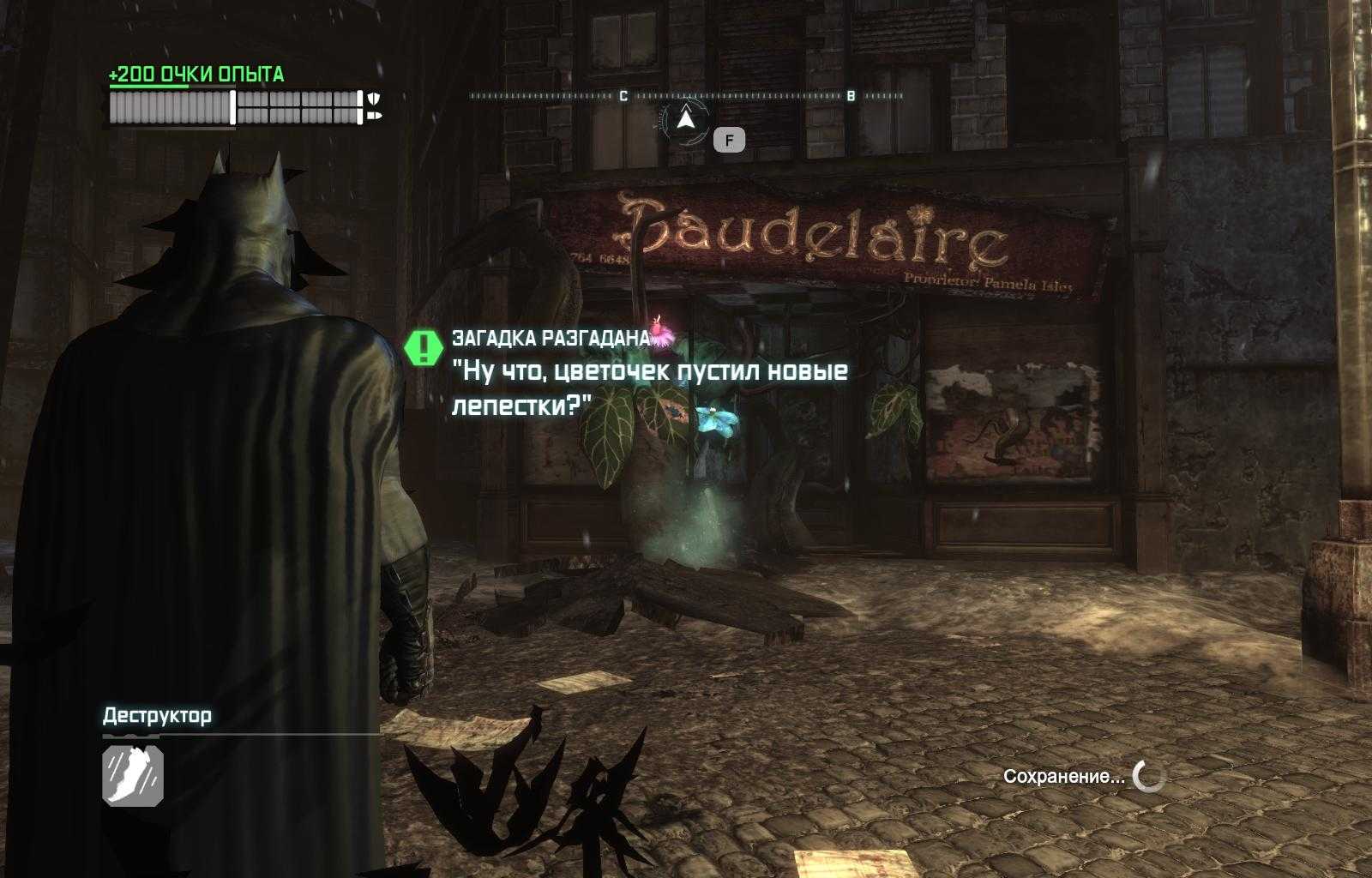Select the Деструктор gadget icon
The height and width of the screenshot is (878, 1372).
pyautogui.click(x=133, y=775)
